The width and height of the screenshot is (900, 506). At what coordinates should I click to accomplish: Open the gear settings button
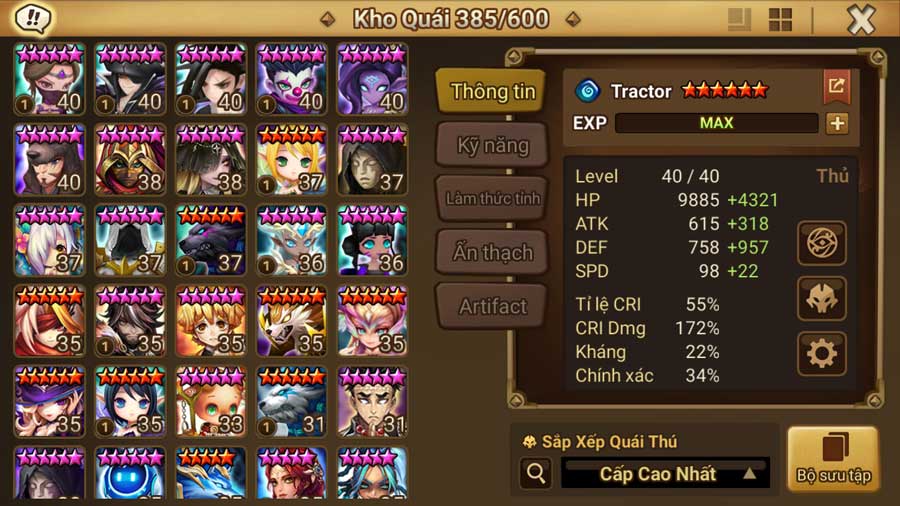tap(822, 353)
